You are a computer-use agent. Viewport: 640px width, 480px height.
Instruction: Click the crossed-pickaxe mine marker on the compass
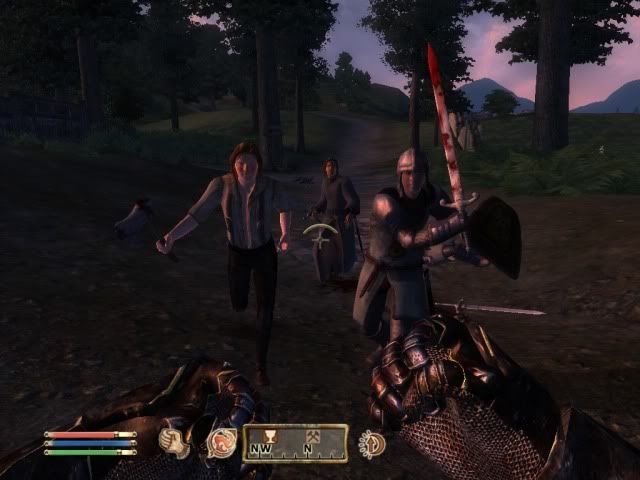[x=308, y=435]
